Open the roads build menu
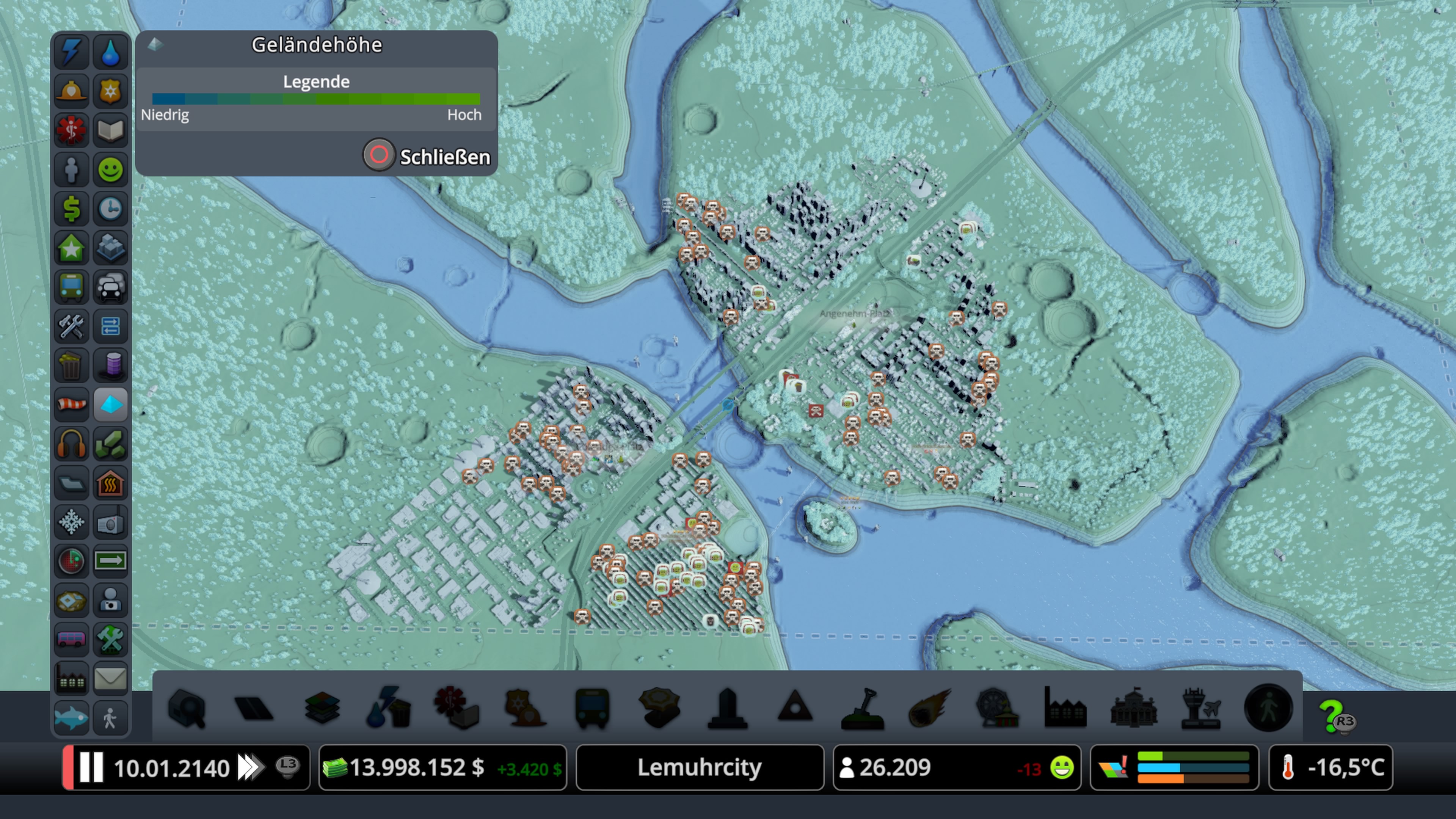Image resolution: width=1456 pixels, height=819 pixels. coord(254,708)
